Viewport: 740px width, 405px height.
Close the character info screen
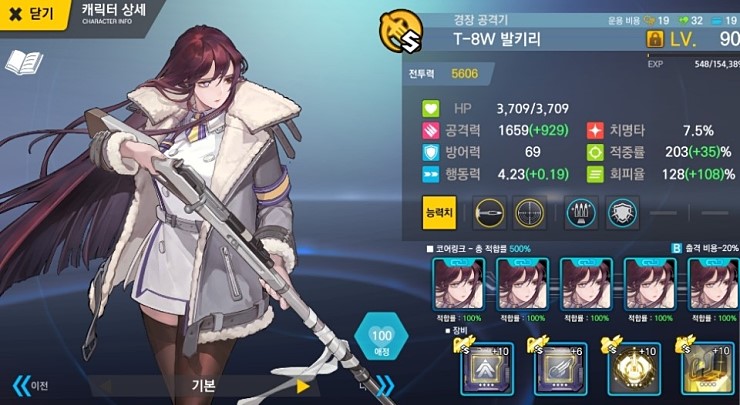coord(32,15)
